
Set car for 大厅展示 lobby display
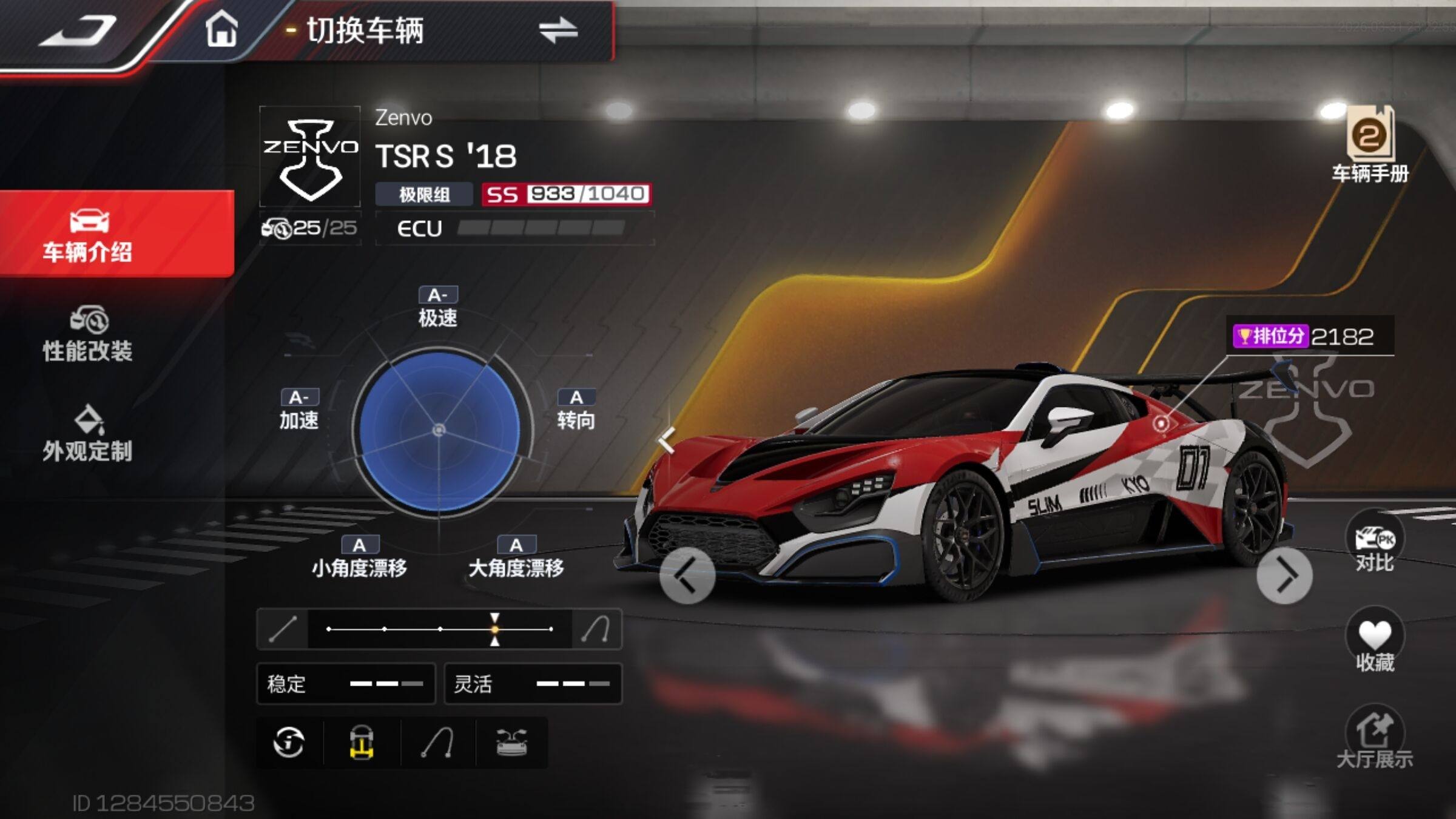1375,738
